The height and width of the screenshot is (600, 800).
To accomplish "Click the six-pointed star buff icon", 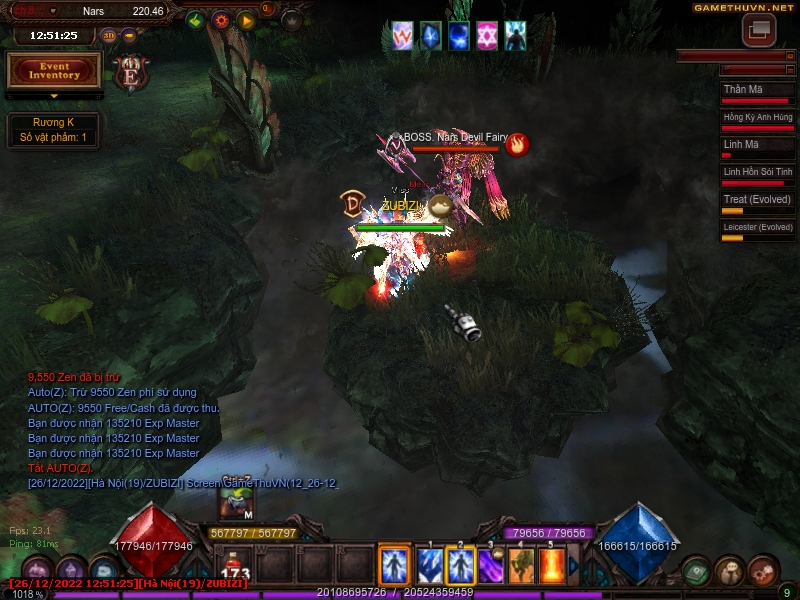I will pos(487,35).
